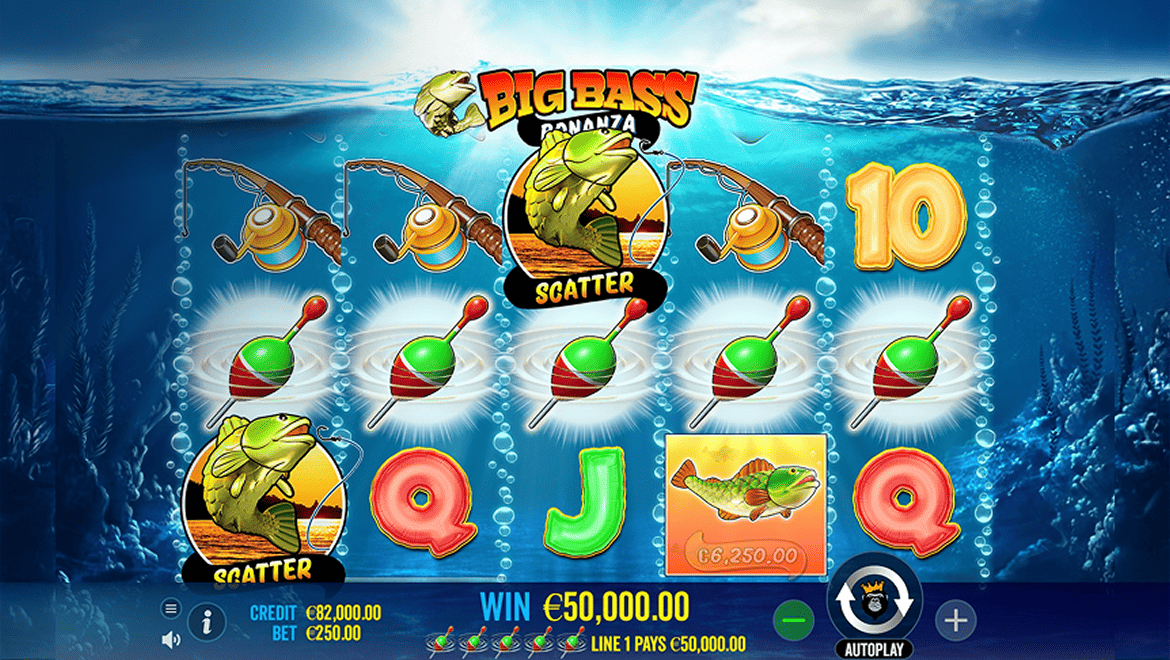Show the game info paytable
The image size is (1170, 660).
[x=207, y=622]
